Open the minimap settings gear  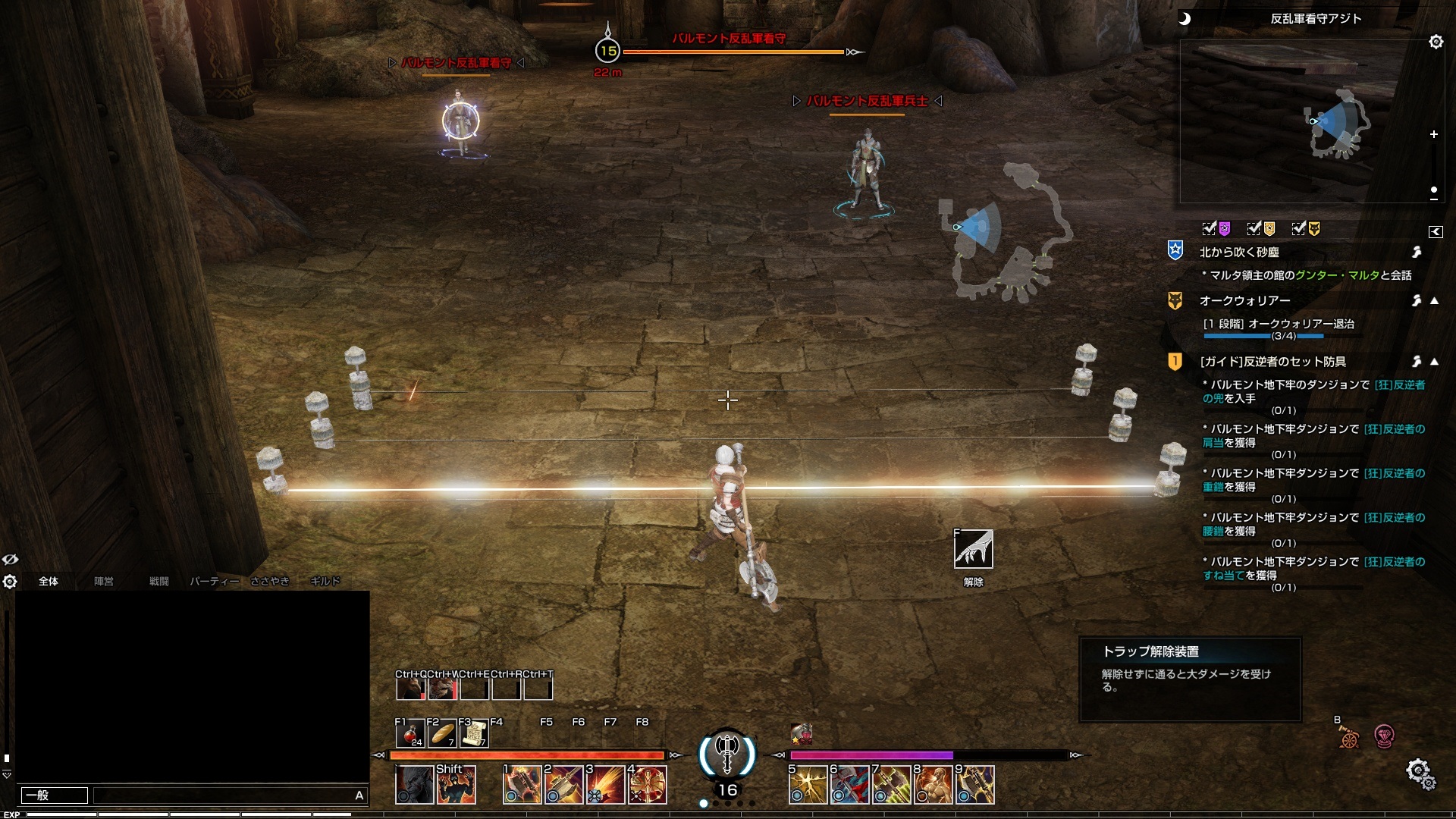[x=1436, y=42]
